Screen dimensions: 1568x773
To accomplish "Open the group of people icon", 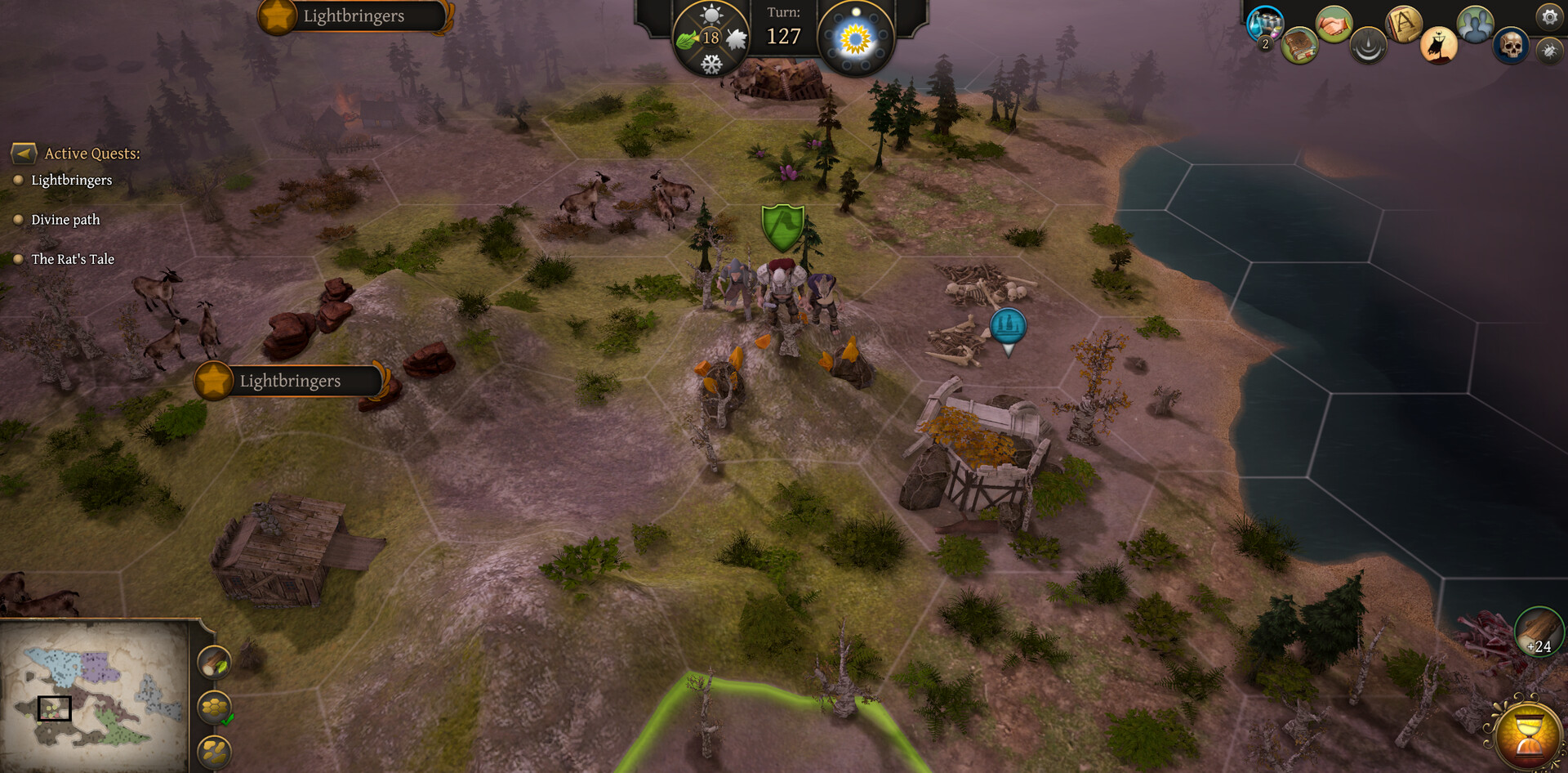I will coord(1475,25).
